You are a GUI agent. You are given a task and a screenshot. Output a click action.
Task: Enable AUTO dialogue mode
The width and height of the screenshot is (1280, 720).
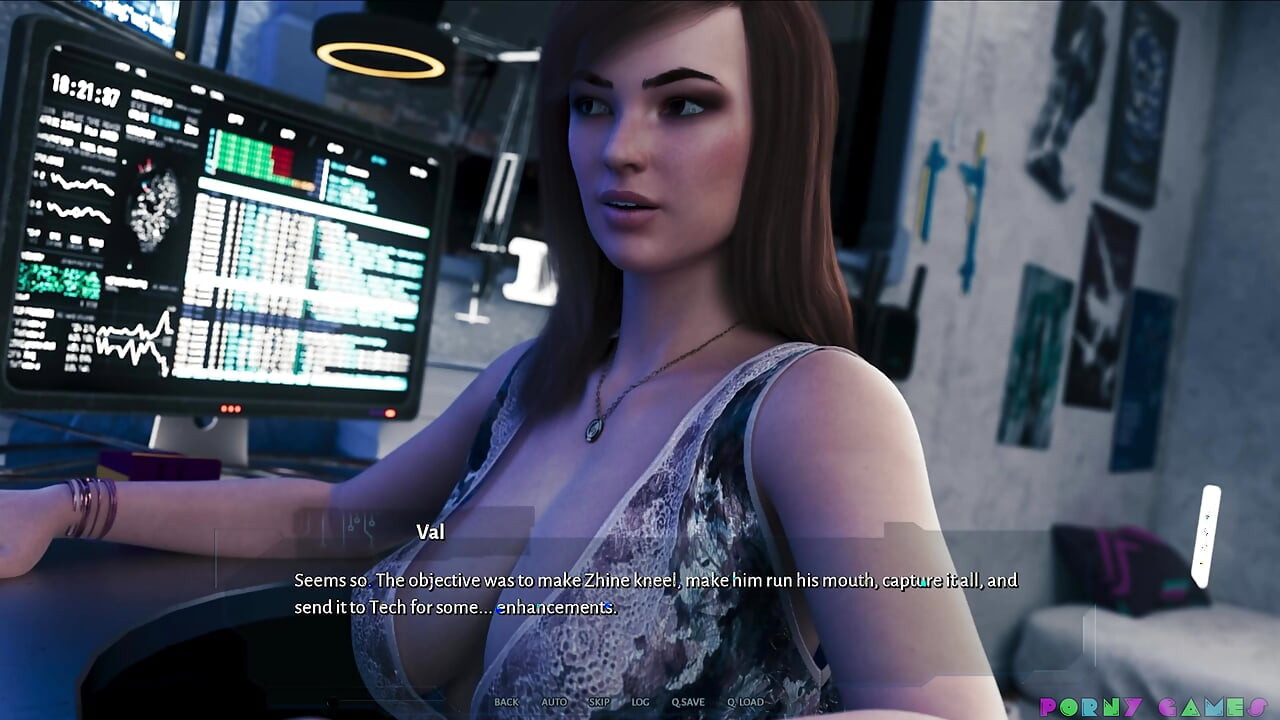tap(555, 702)
